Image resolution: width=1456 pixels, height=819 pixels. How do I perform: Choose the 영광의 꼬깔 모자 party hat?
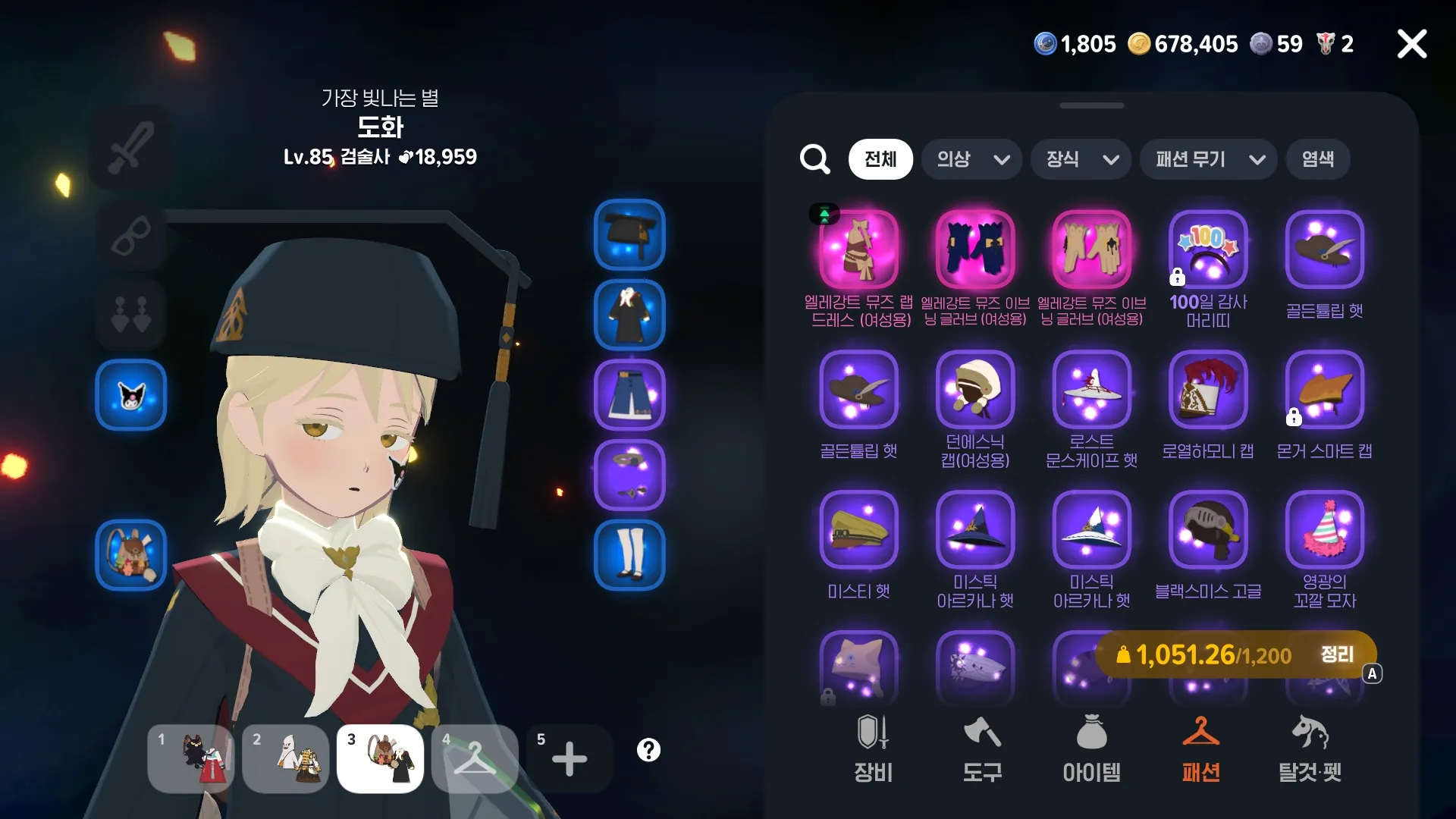click(1324, 530)
